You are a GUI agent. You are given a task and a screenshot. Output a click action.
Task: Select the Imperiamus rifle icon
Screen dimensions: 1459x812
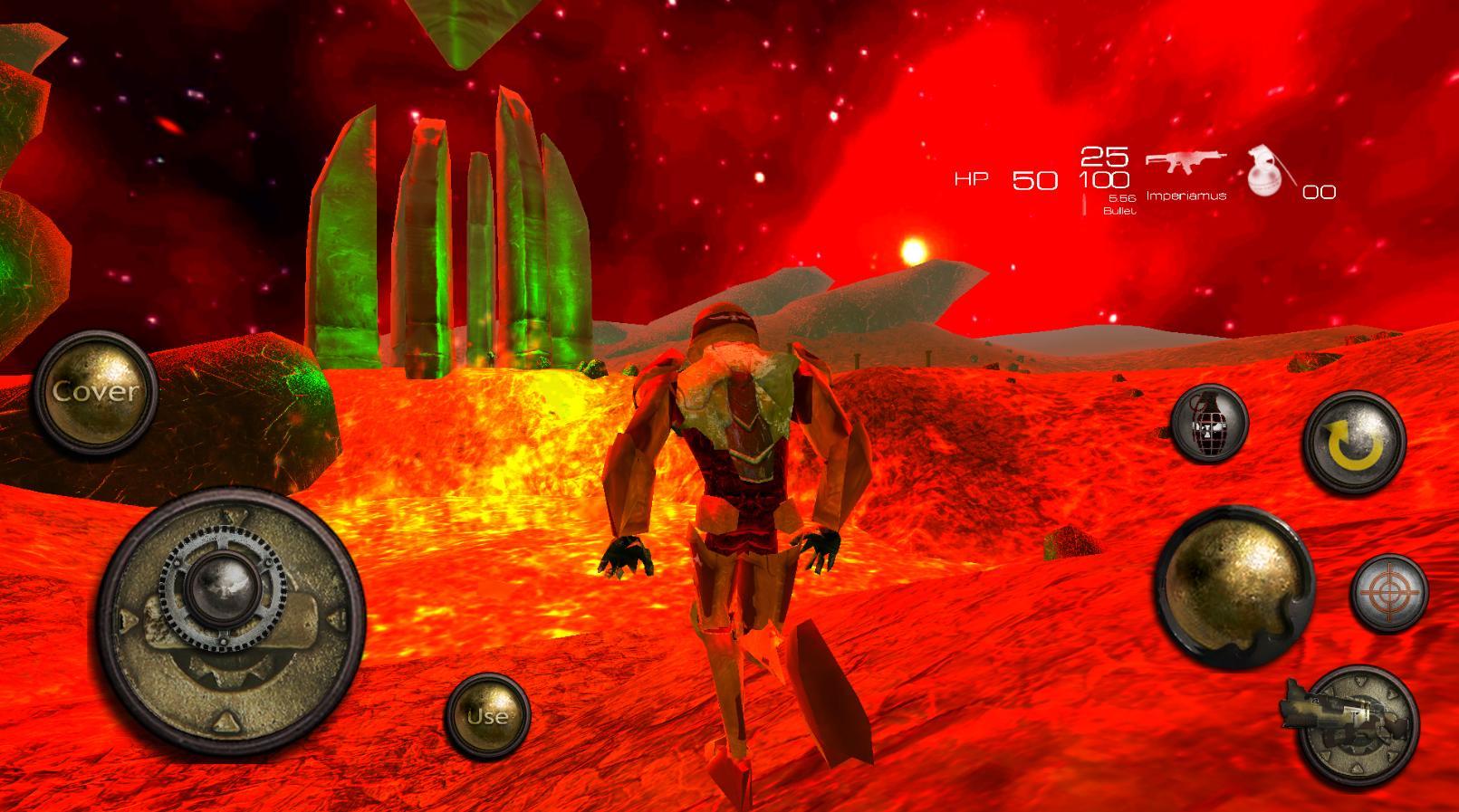pyautogui.click(x=1185, y=163)
